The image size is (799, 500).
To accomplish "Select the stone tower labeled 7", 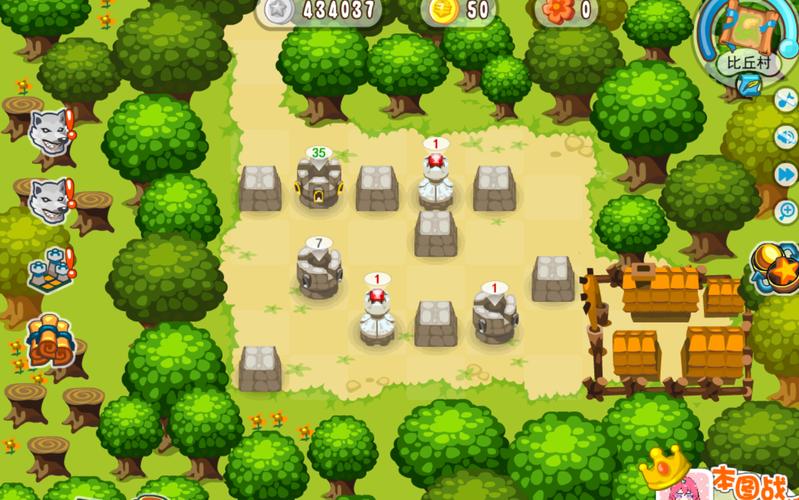I will pos(318,272).
